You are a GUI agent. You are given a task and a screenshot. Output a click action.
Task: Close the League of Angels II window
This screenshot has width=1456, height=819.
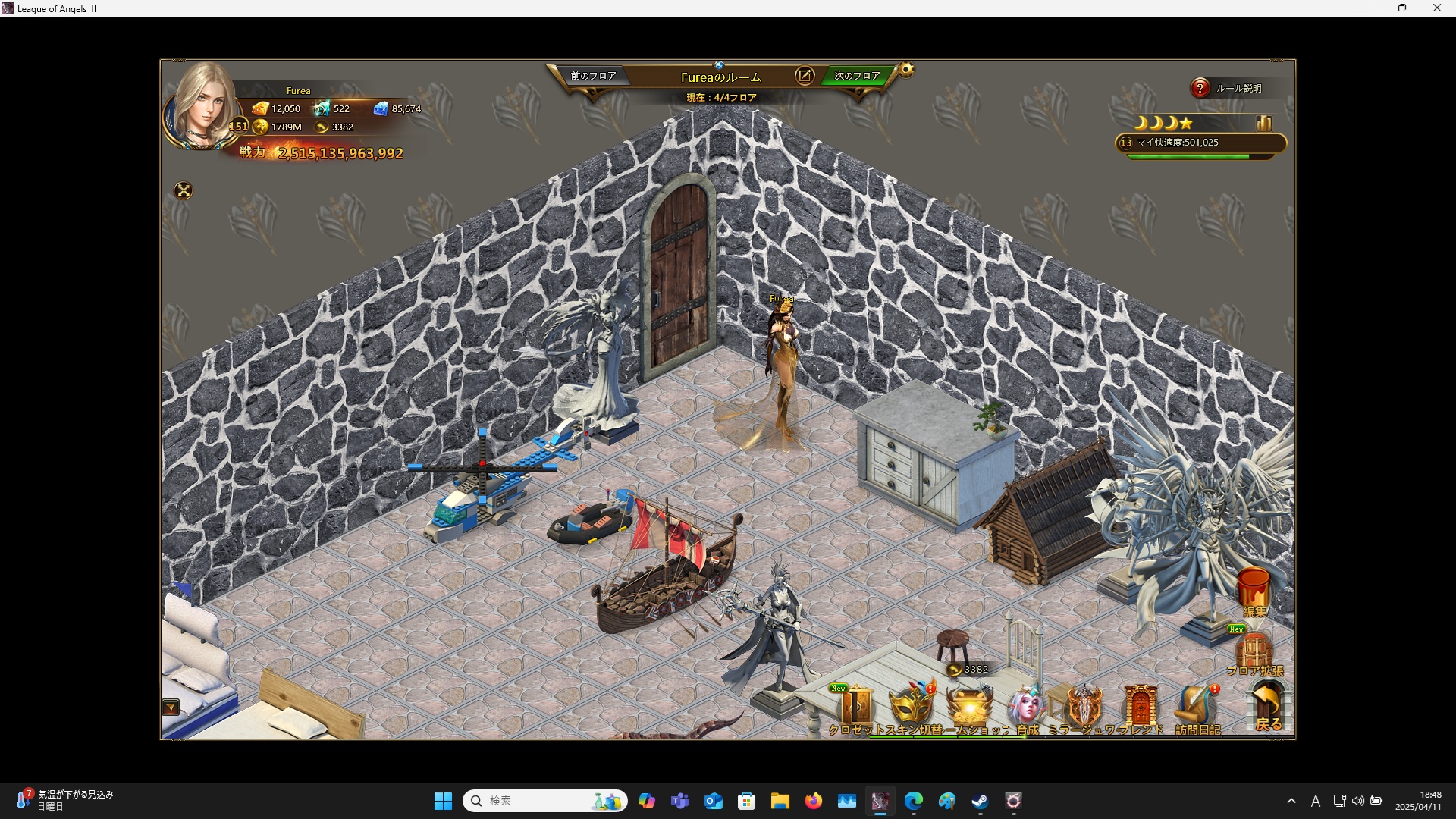(1436, 8)
